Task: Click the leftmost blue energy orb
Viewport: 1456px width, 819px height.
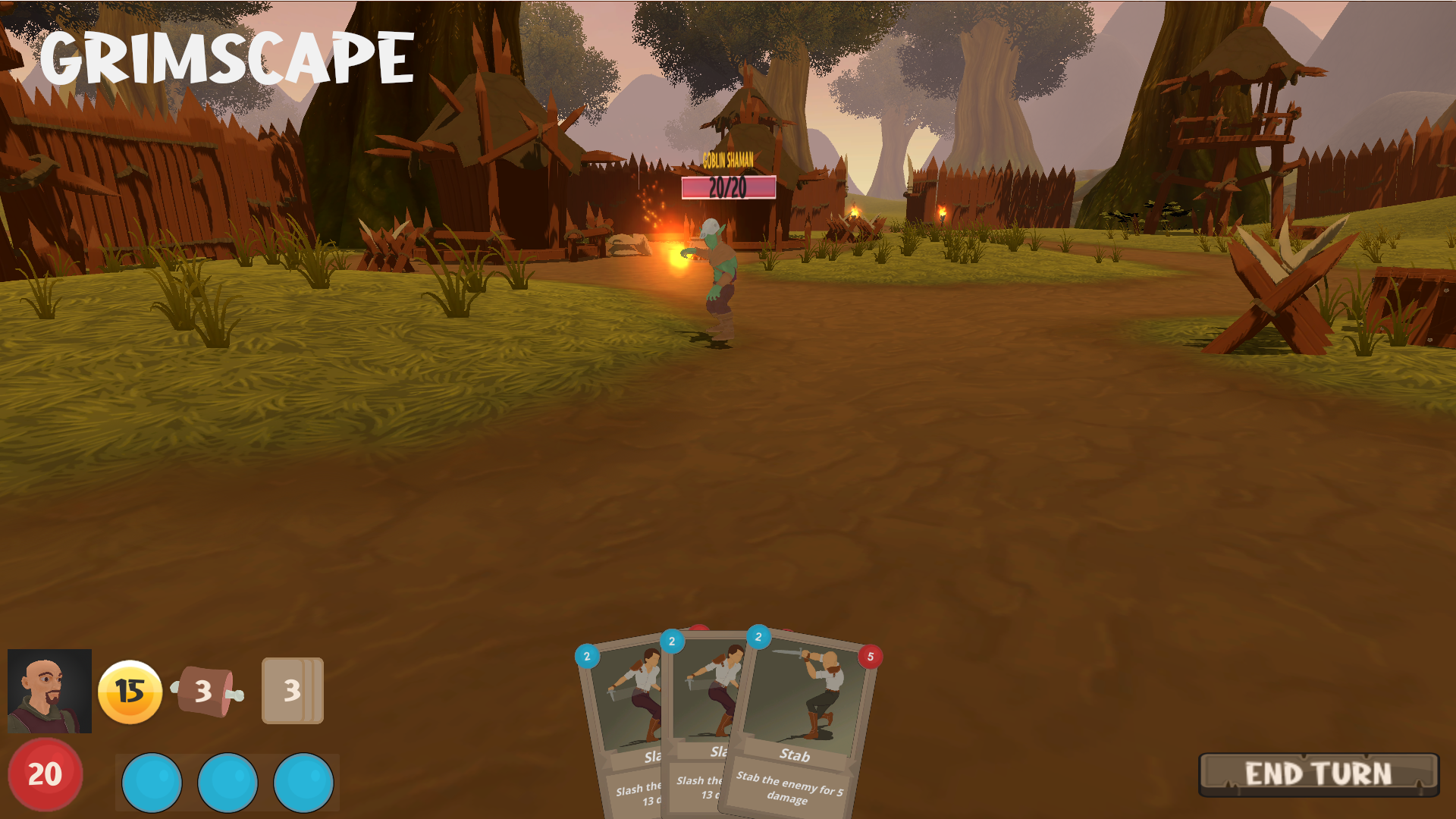Action: tap(151, 782)
